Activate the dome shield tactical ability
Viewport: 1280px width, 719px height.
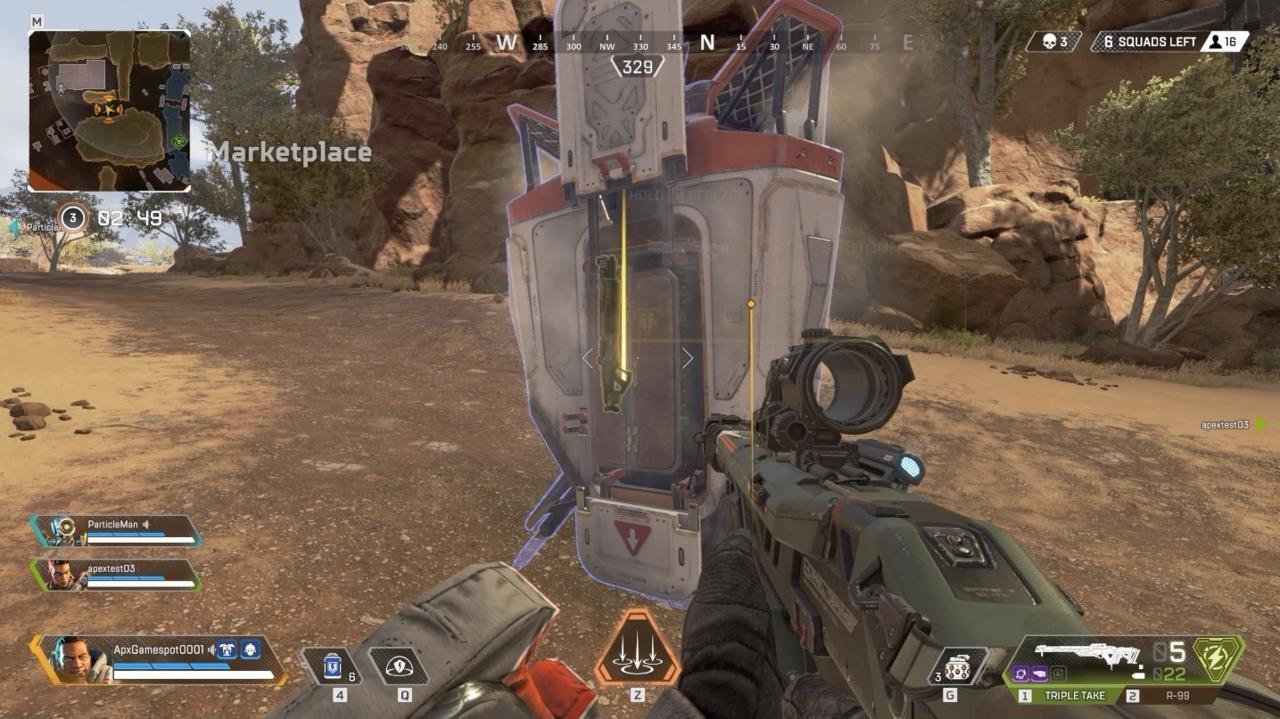(398, 666)
